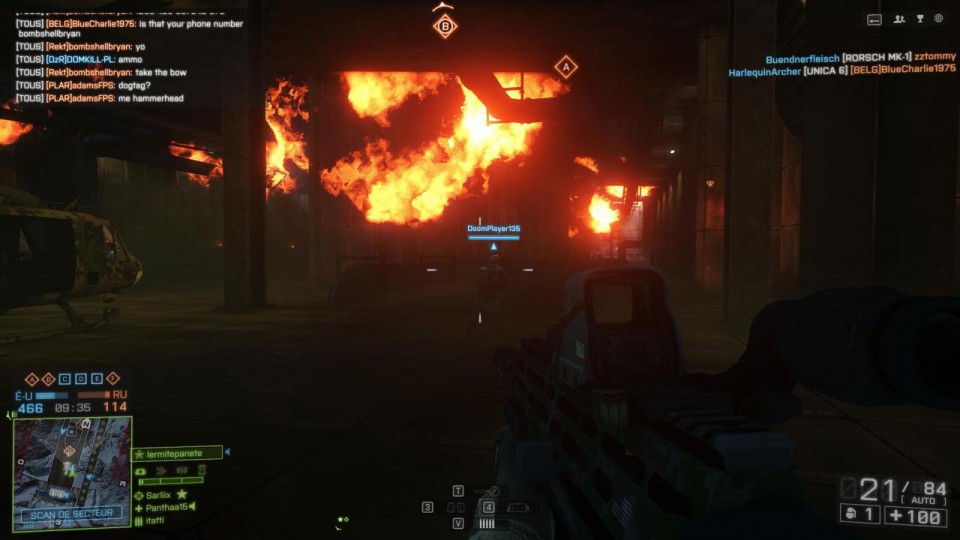Select squad leader lermitepanete
The height and width of the screenshot is (540, 960).
click(177, 453)
